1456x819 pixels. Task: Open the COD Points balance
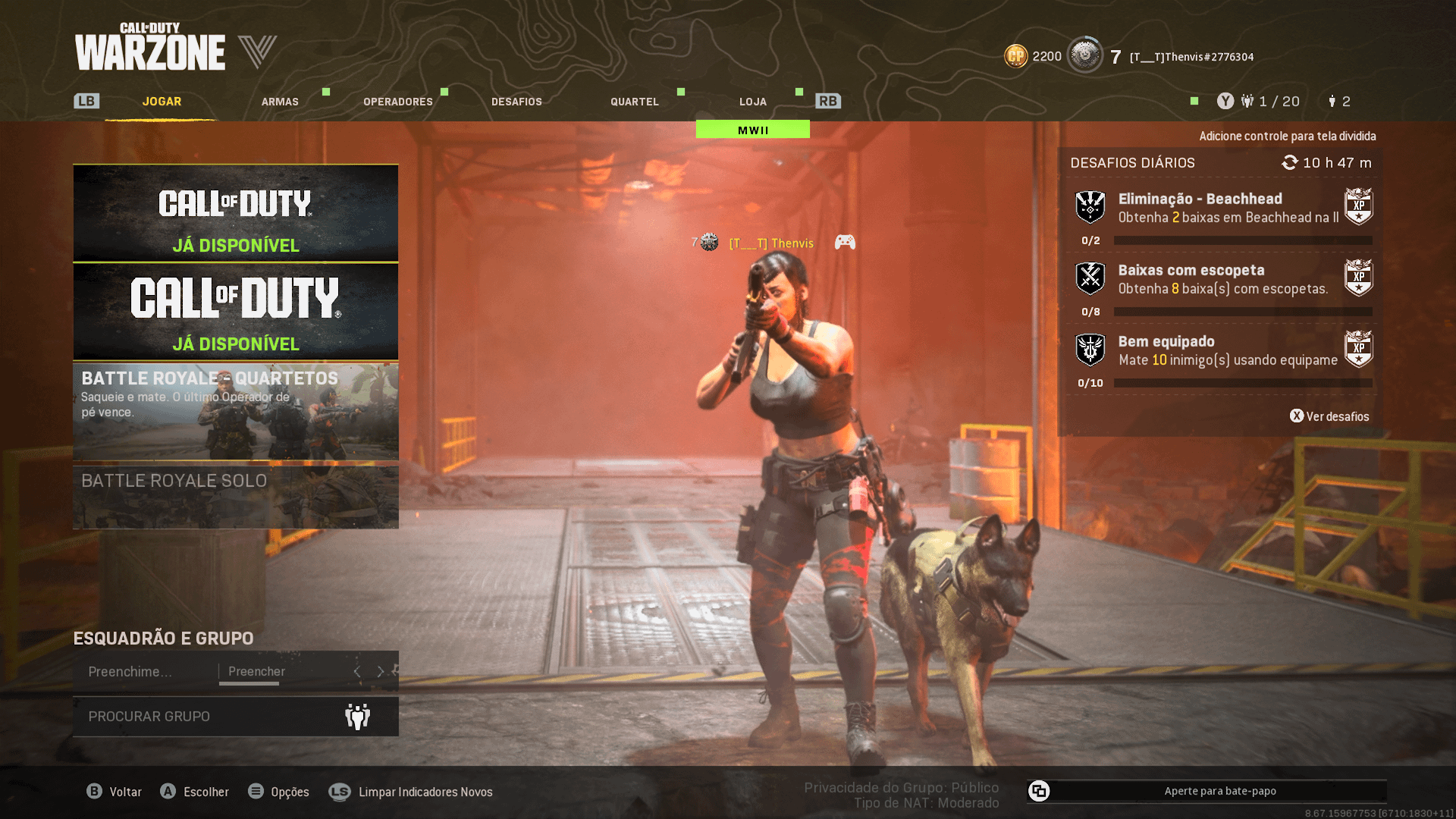1033,57
